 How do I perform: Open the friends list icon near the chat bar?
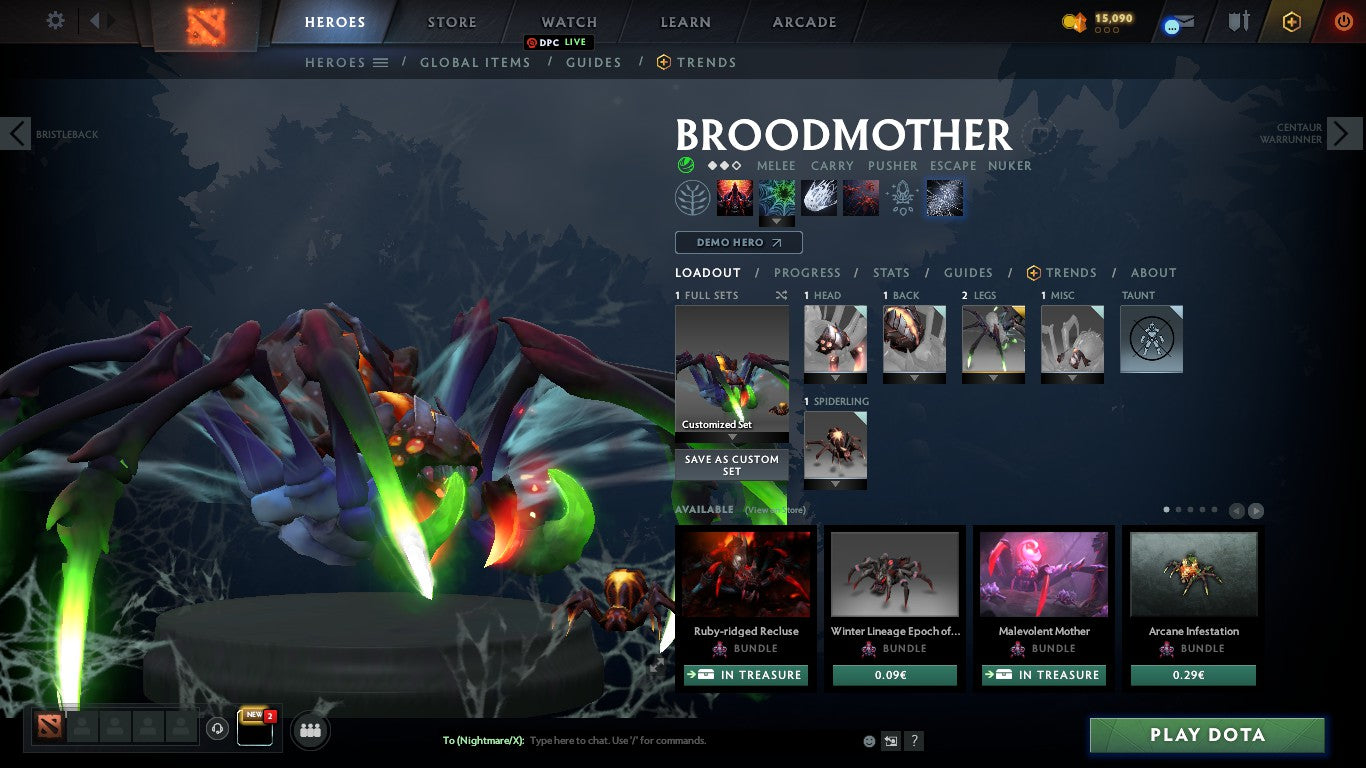pos(310,731)
